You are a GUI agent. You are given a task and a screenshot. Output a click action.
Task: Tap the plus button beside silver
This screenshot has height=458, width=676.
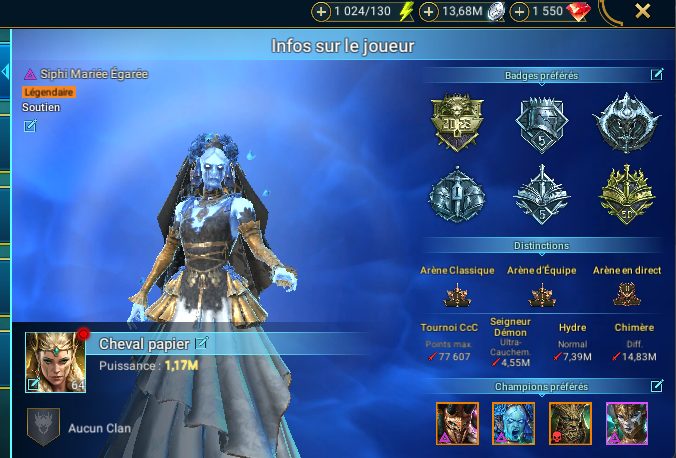pos(428,12)
